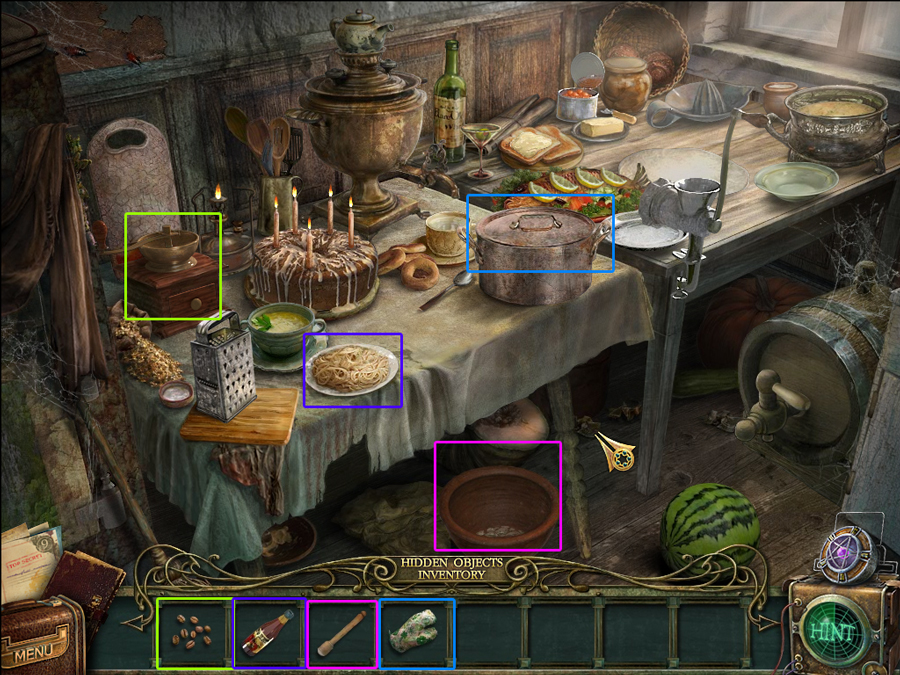
Task: Toggle the Hidden Objects Inventory label
Action: [x=450, y=568]
